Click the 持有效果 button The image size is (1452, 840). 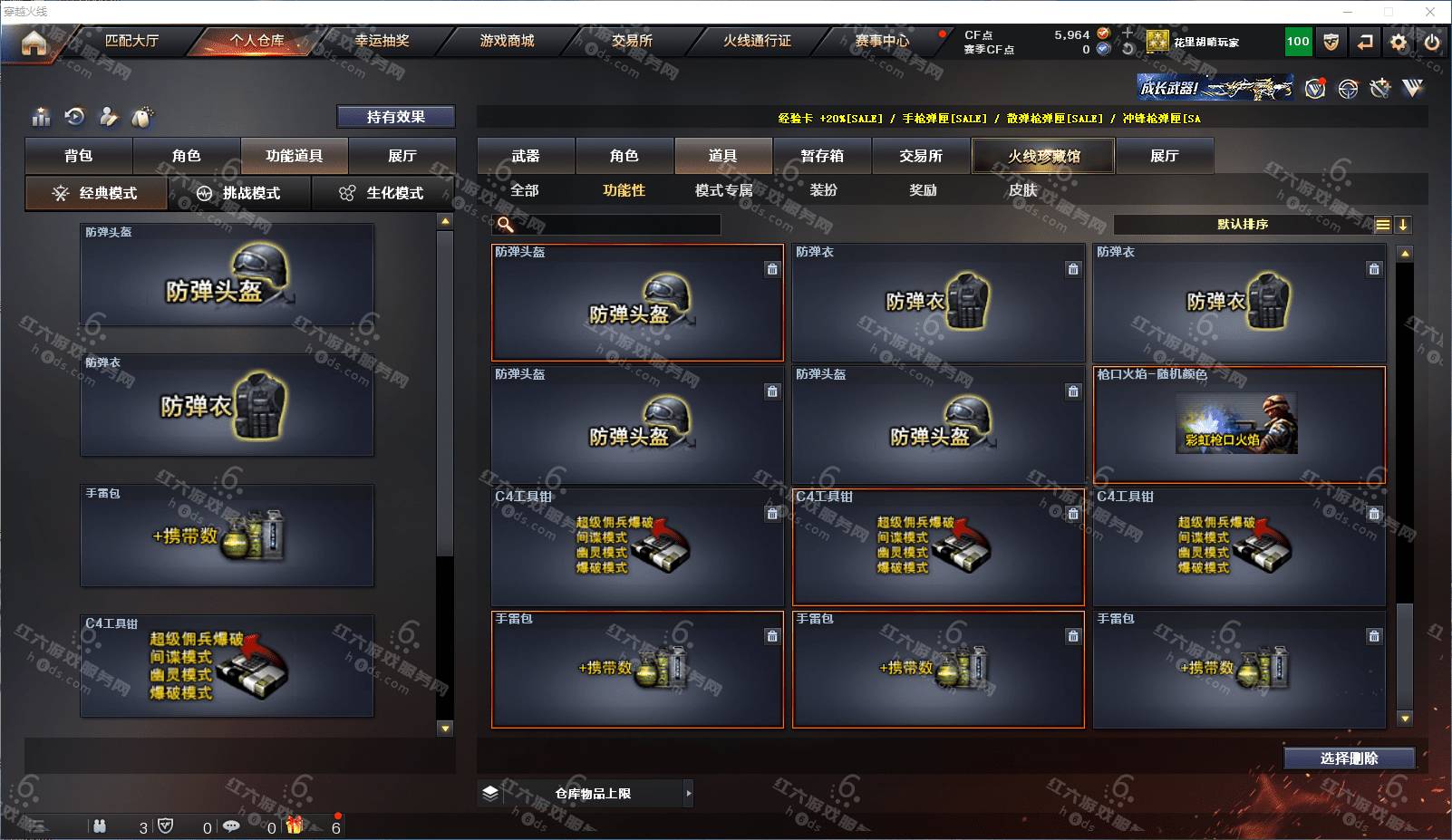(395, 117)
